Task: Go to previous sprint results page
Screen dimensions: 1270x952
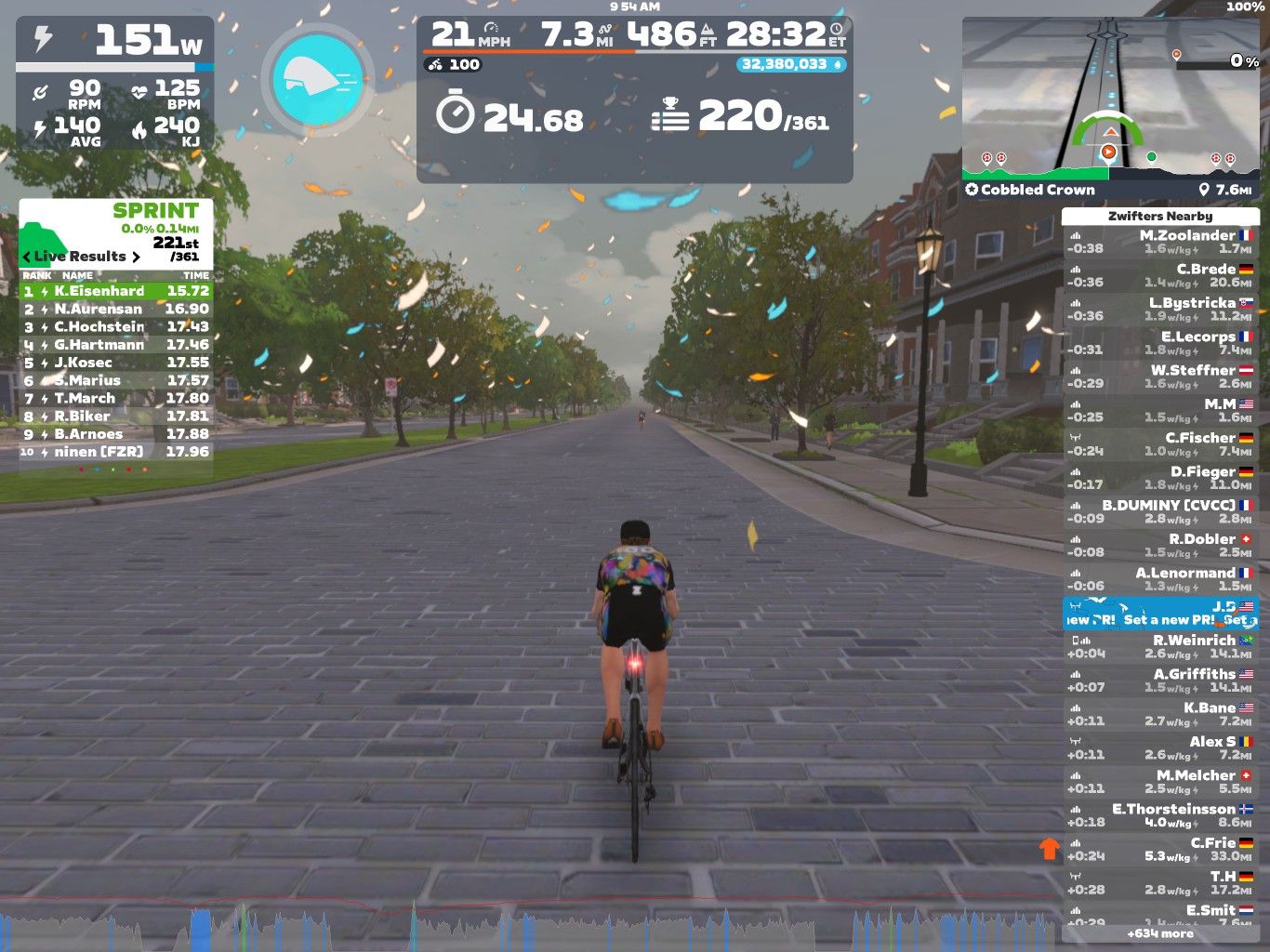Action: pos(27,257)
